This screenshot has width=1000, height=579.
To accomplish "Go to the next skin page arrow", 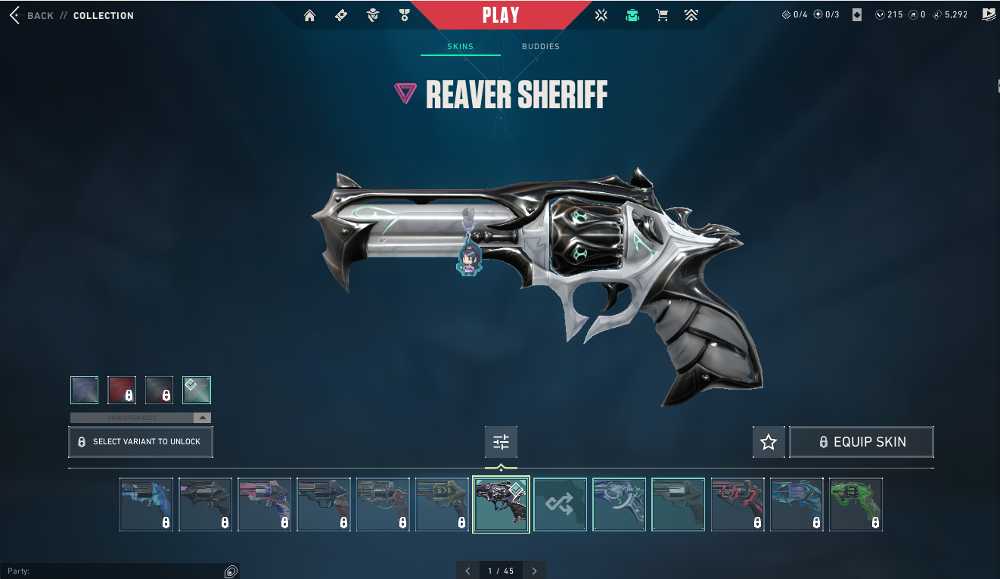I will click(534, 571).
